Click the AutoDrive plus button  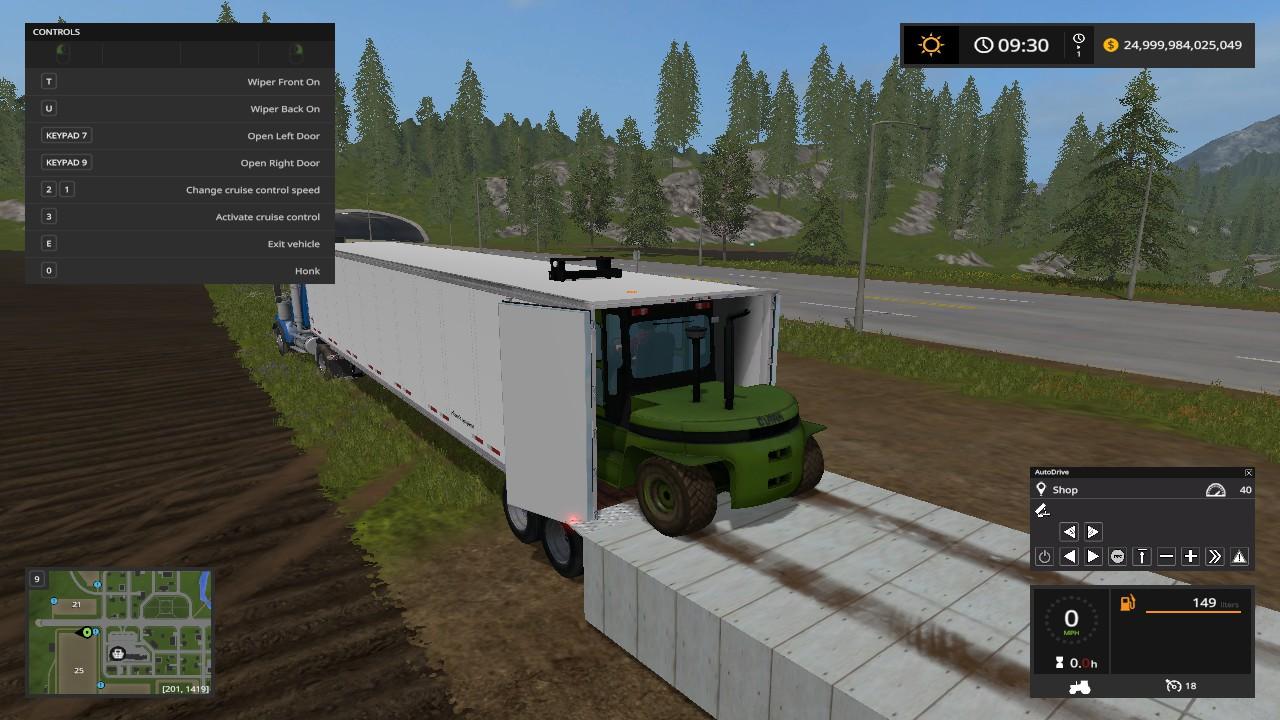(x=1190, y=557)
